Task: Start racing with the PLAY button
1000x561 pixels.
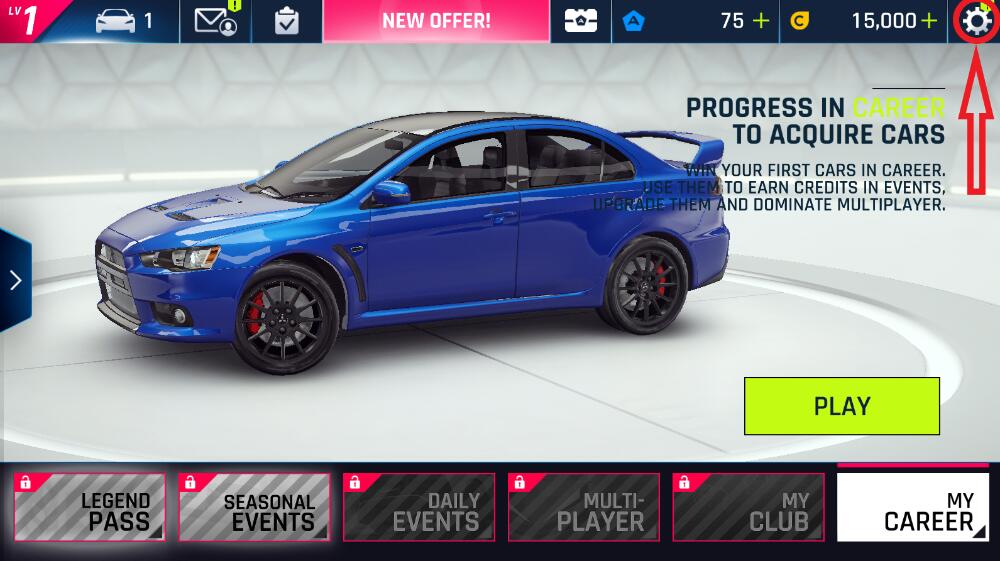Action: (841, 406)
